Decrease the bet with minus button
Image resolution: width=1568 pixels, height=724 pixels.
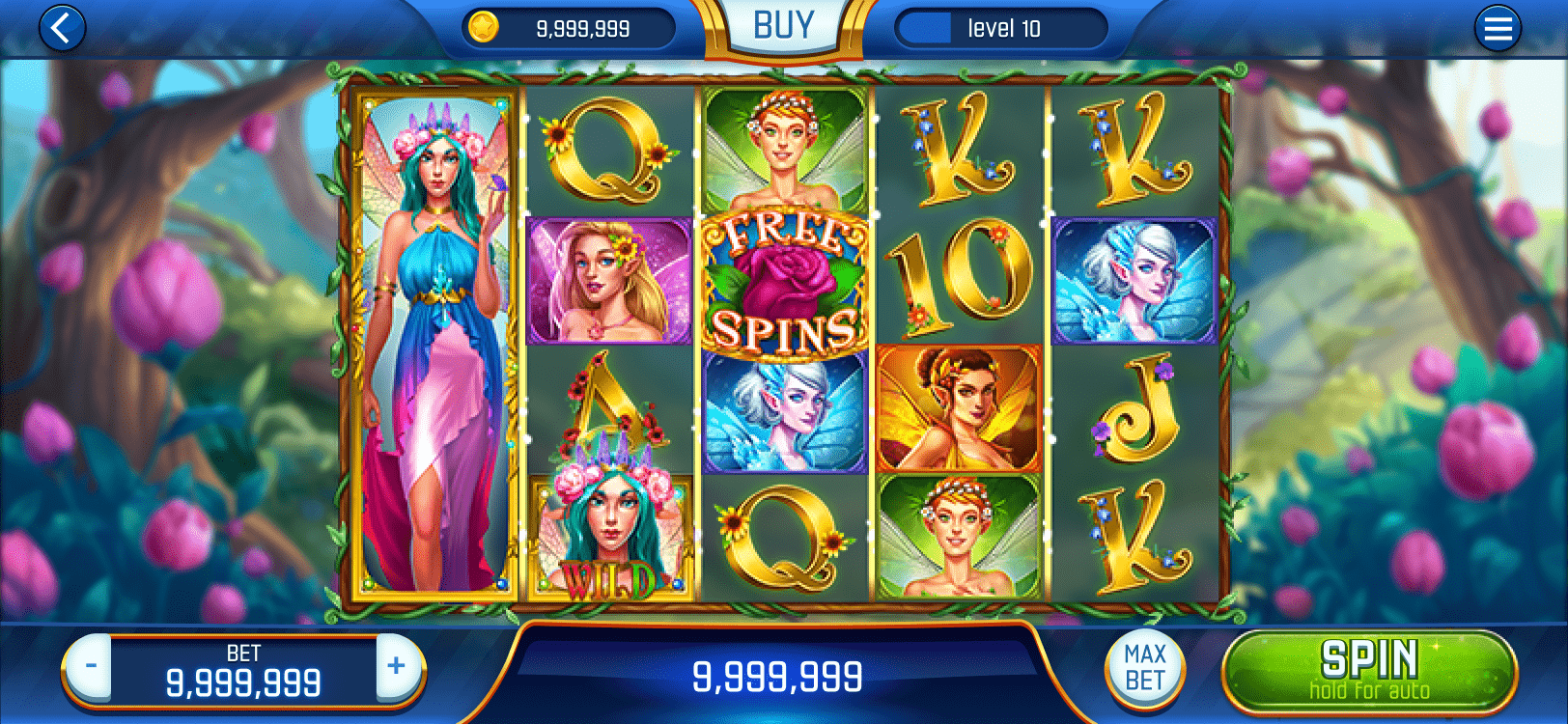tap(91, 666)
